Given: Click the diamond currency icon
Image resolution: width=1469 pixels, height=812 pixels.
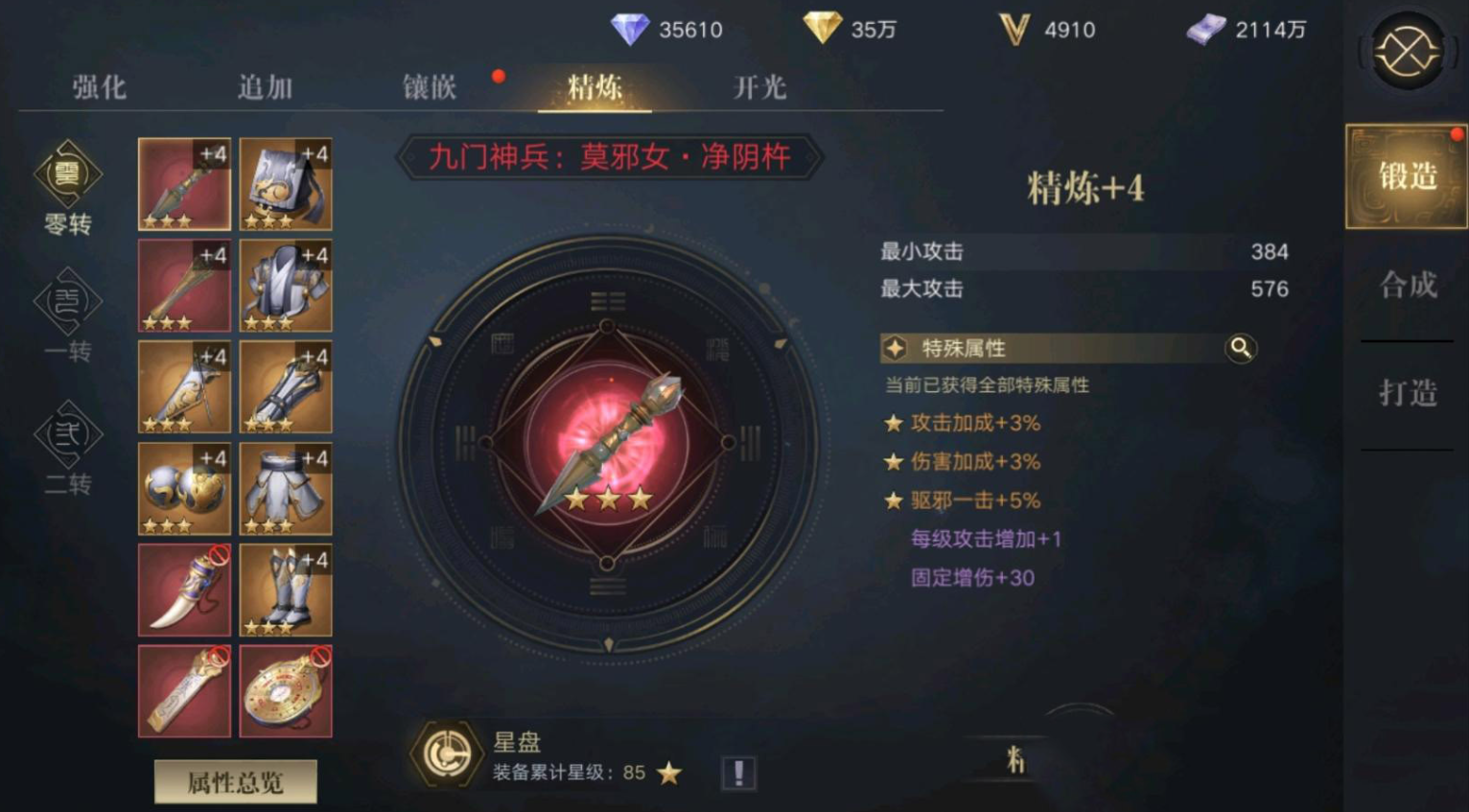Looking at the screenshot, I should [630, 29].
